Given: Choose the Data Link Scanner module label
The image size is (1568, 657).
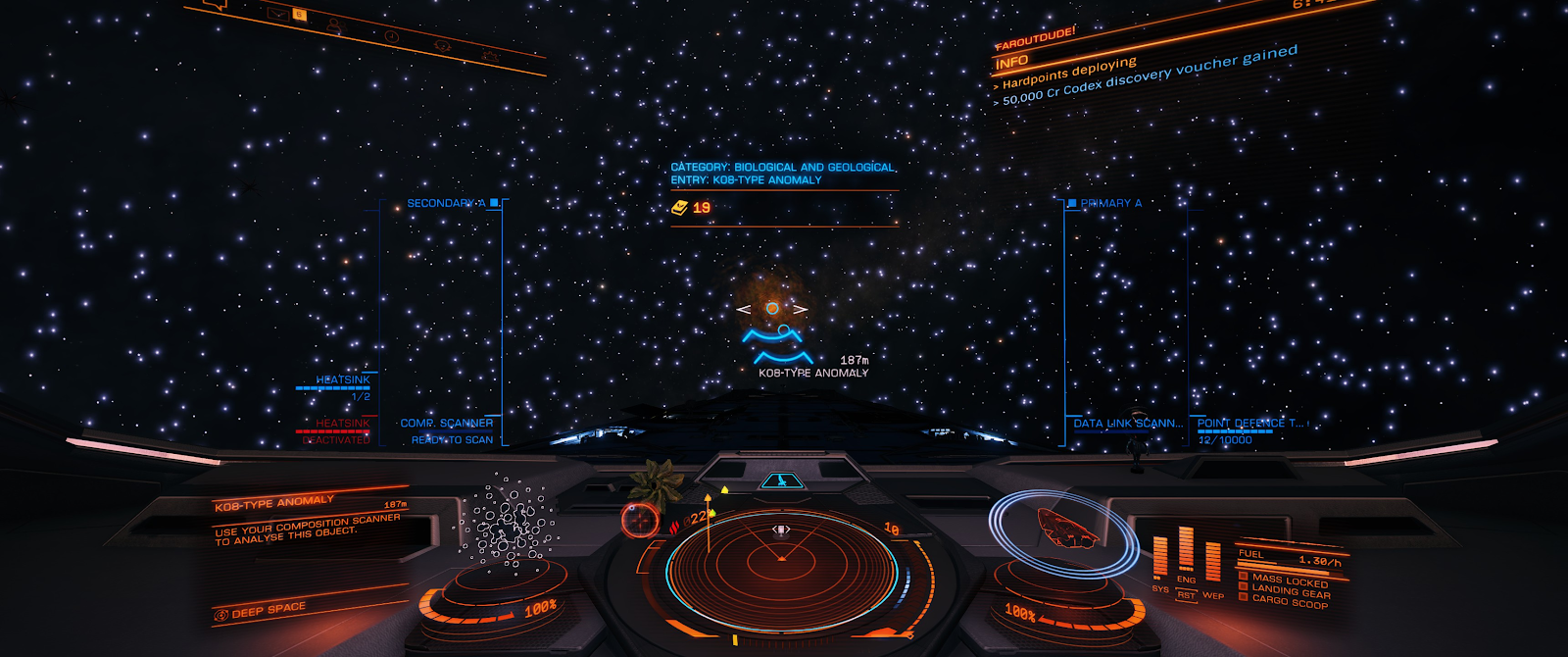Looking at the screenshot, I should pos(1128,424).
